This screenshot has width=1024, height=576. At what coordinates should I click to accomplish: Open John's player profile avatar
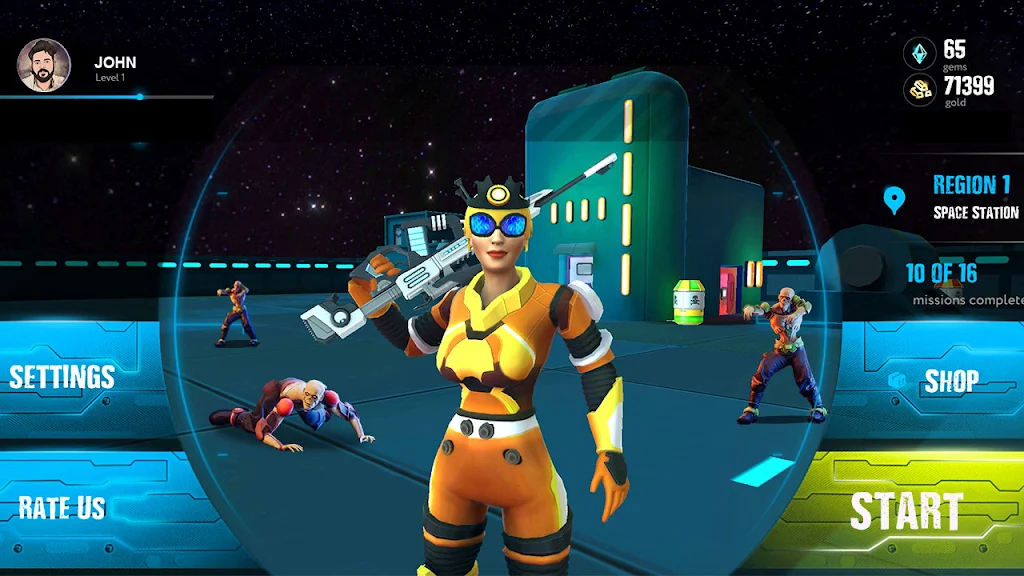click(x=44, y=65)
